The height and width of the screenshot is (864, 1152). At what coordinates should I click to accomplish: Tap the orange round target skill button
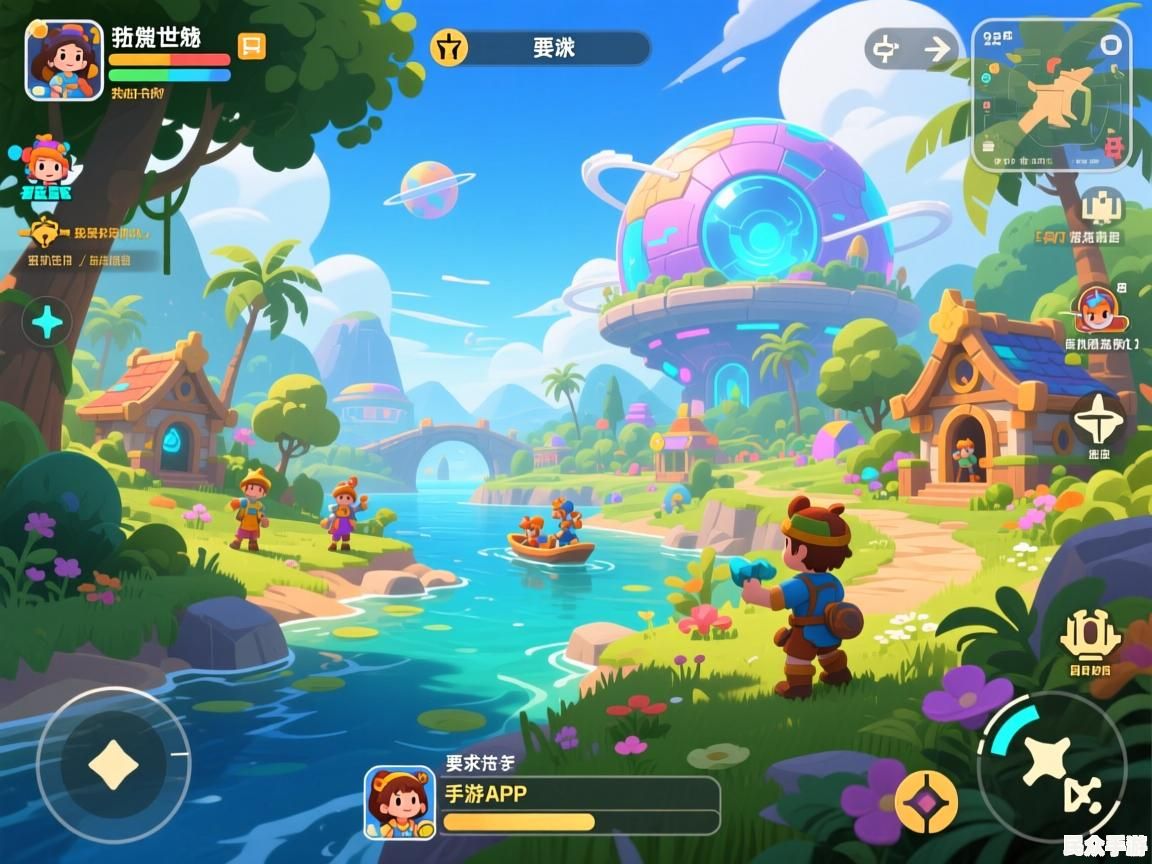[925, 801]
